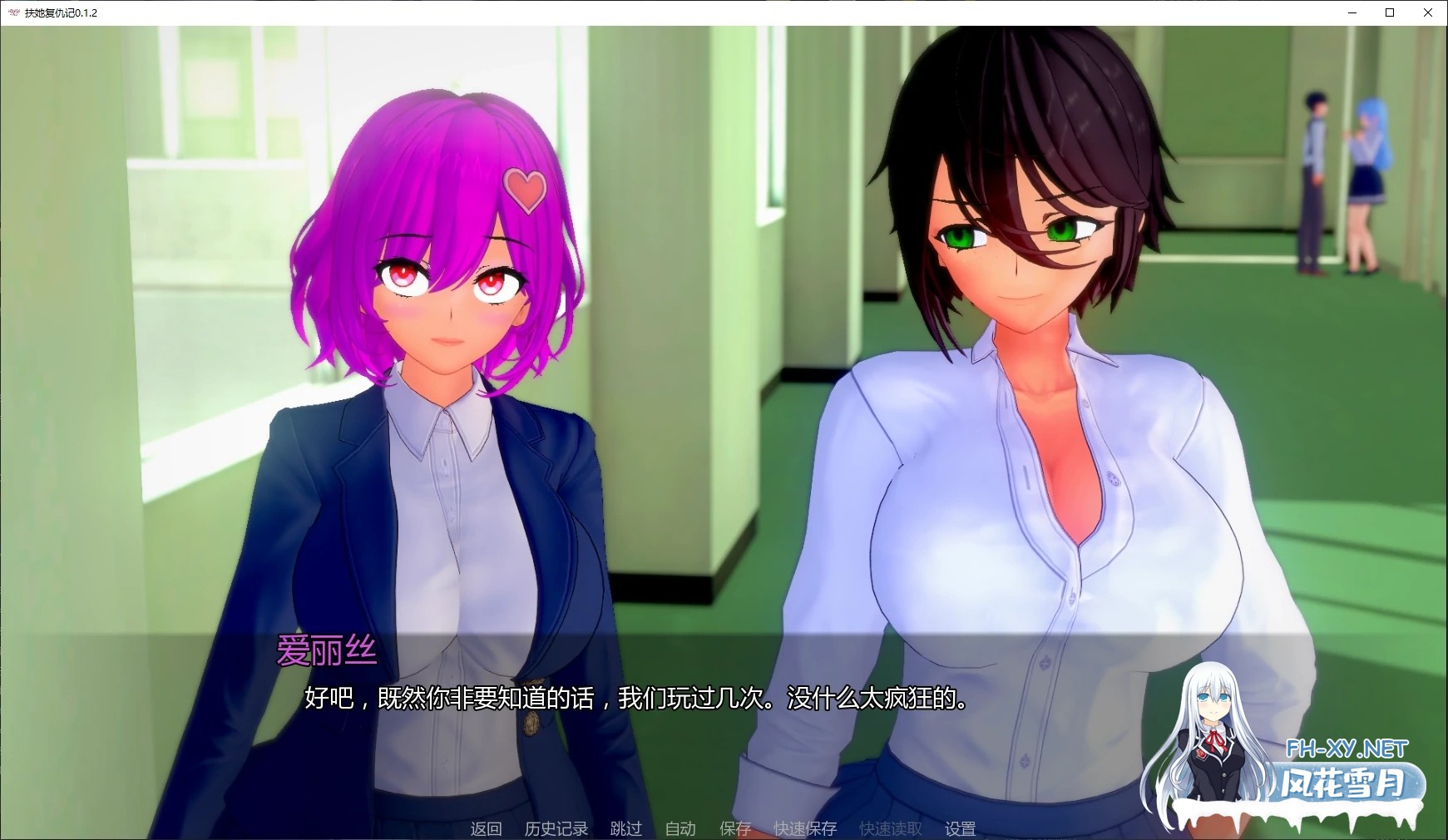Click the 扶她复仇记0.1.2 title text

pyautogui.click(x=61, y=12)
